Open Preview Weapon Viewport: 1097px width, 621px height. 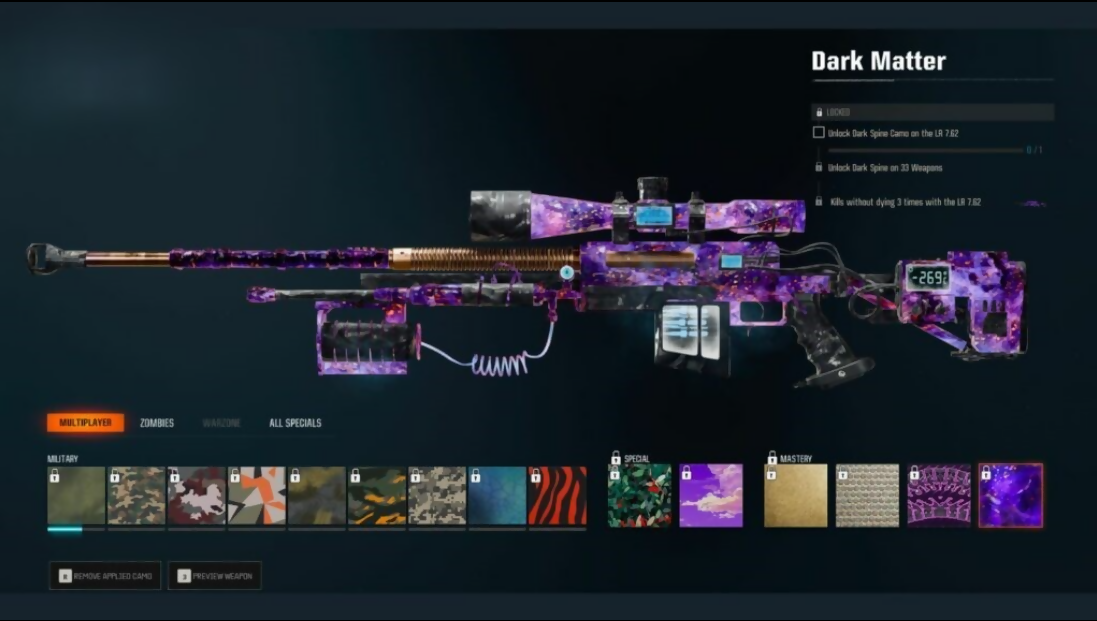click(215, 576)
